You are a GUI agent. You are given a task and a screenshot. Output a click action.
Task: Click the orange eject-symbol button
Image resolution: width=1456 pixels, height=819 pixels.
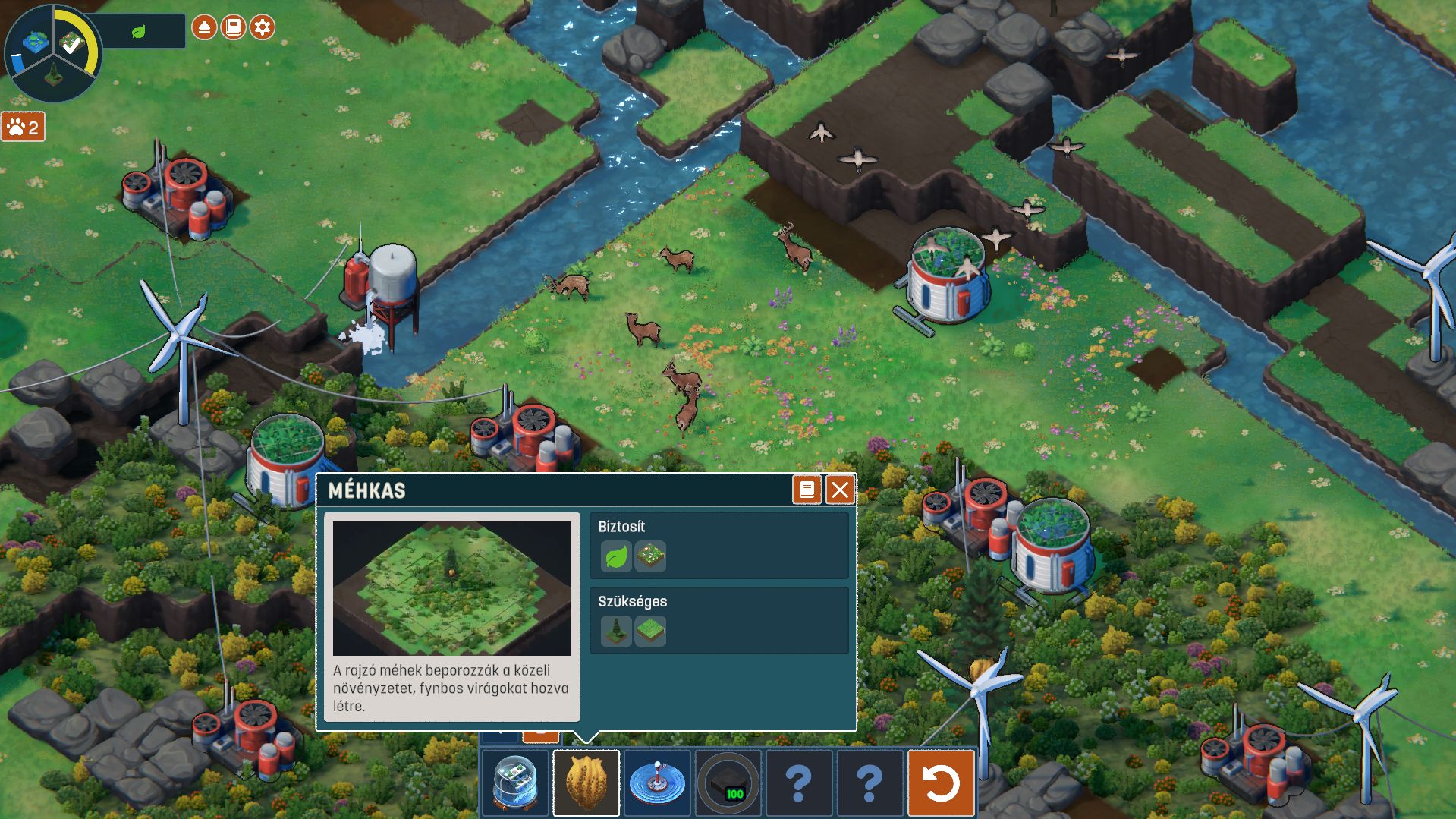204,27
